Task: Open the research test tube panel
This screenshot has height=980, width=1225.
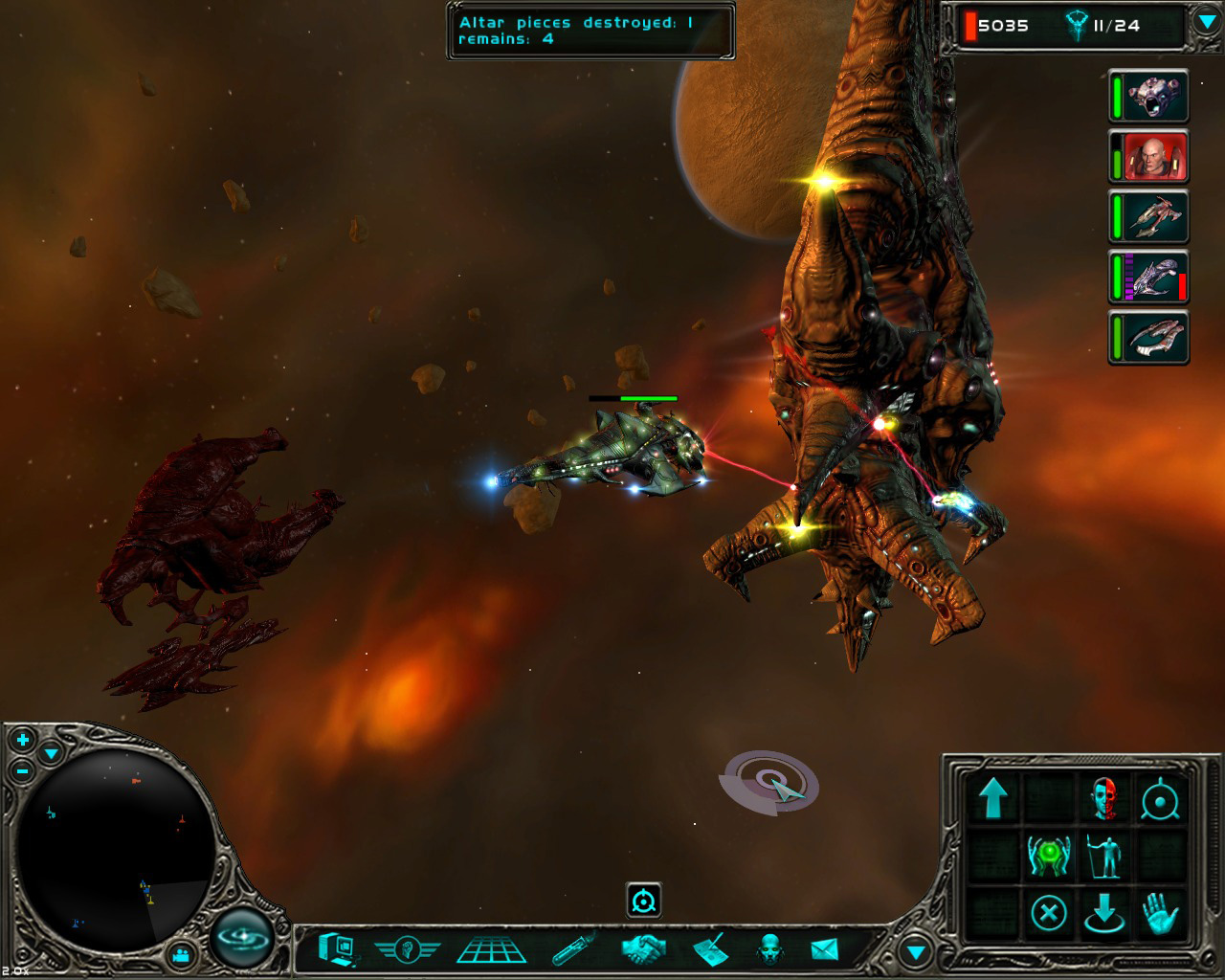Action: (574, 949)
